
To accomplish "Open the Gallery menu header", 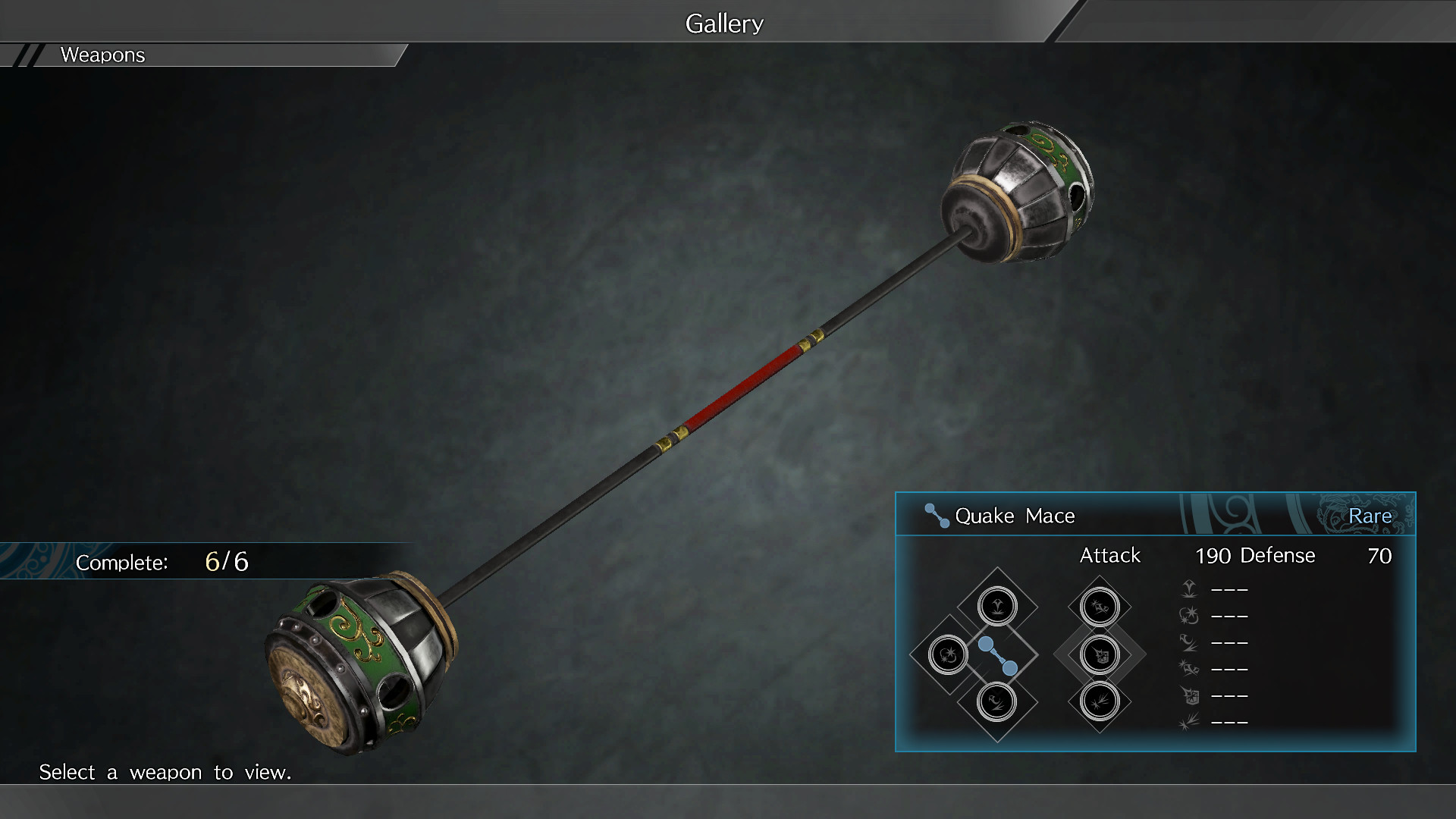I will click(723, 22).
